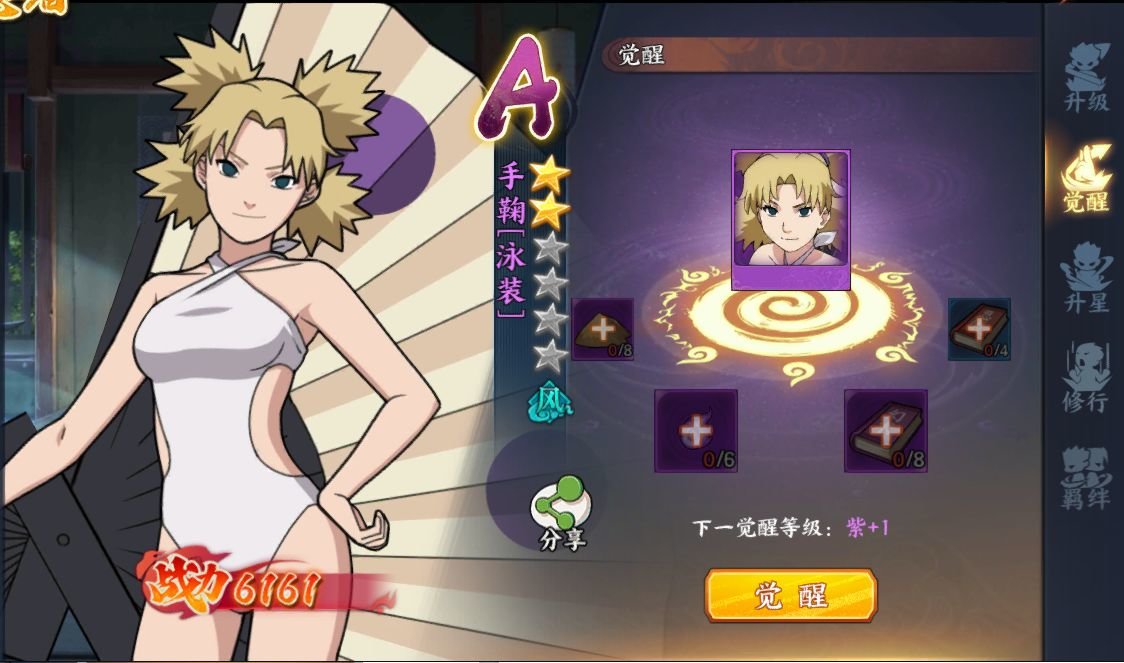
Task: Switch to the 升级 level-up tab
Action: pyautogui.click(x=1086, y=78)
